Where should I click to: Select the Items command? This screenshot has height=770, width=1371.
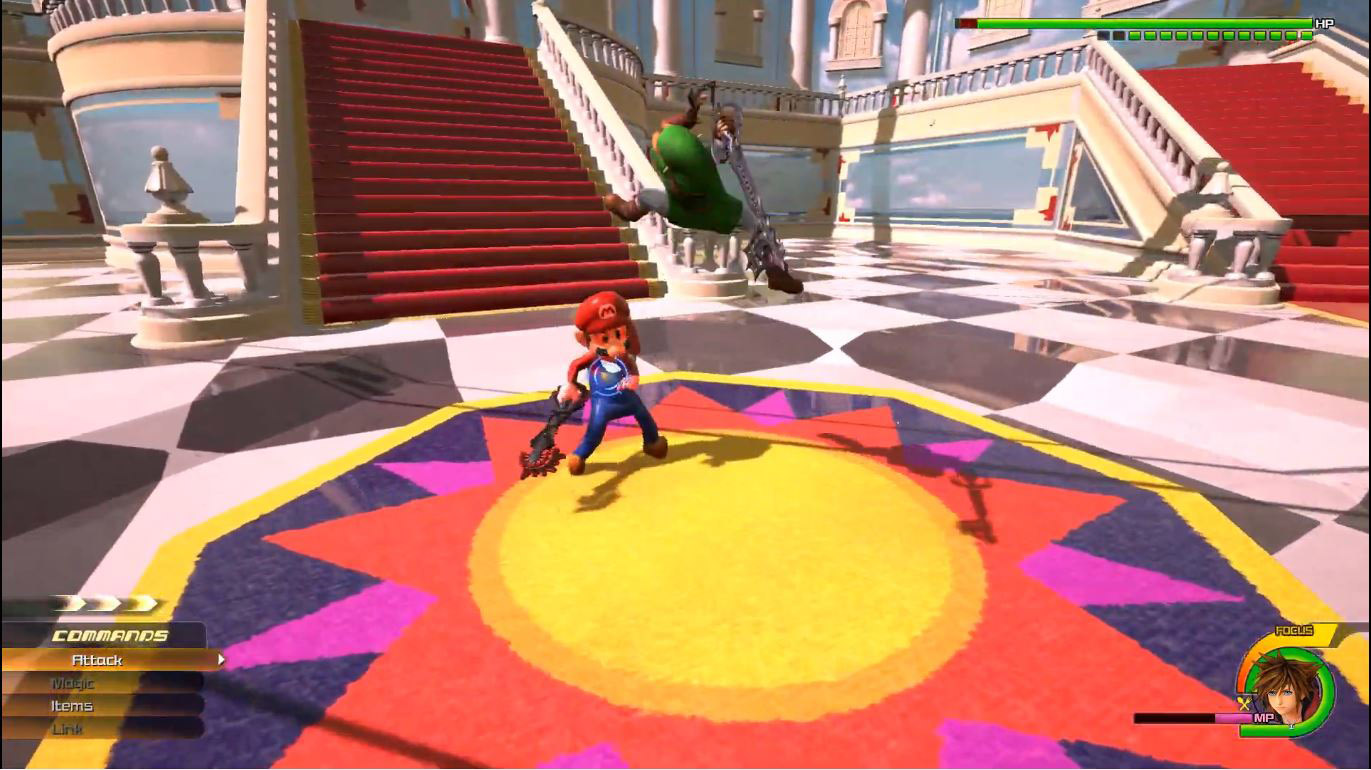(x=72, y=707)
